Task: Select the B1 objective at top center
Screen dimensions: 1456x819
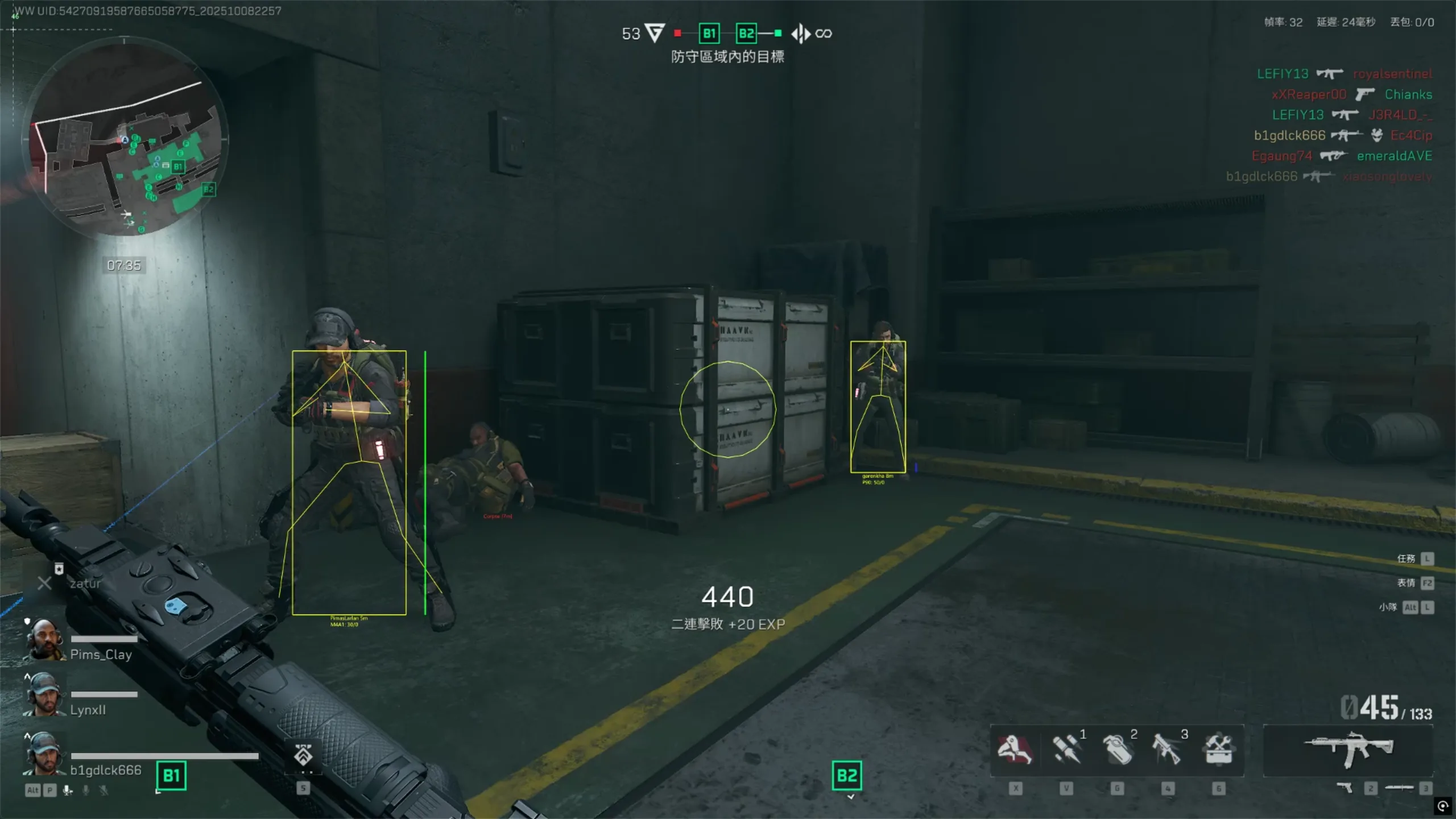Action: (x=709, y=34)
